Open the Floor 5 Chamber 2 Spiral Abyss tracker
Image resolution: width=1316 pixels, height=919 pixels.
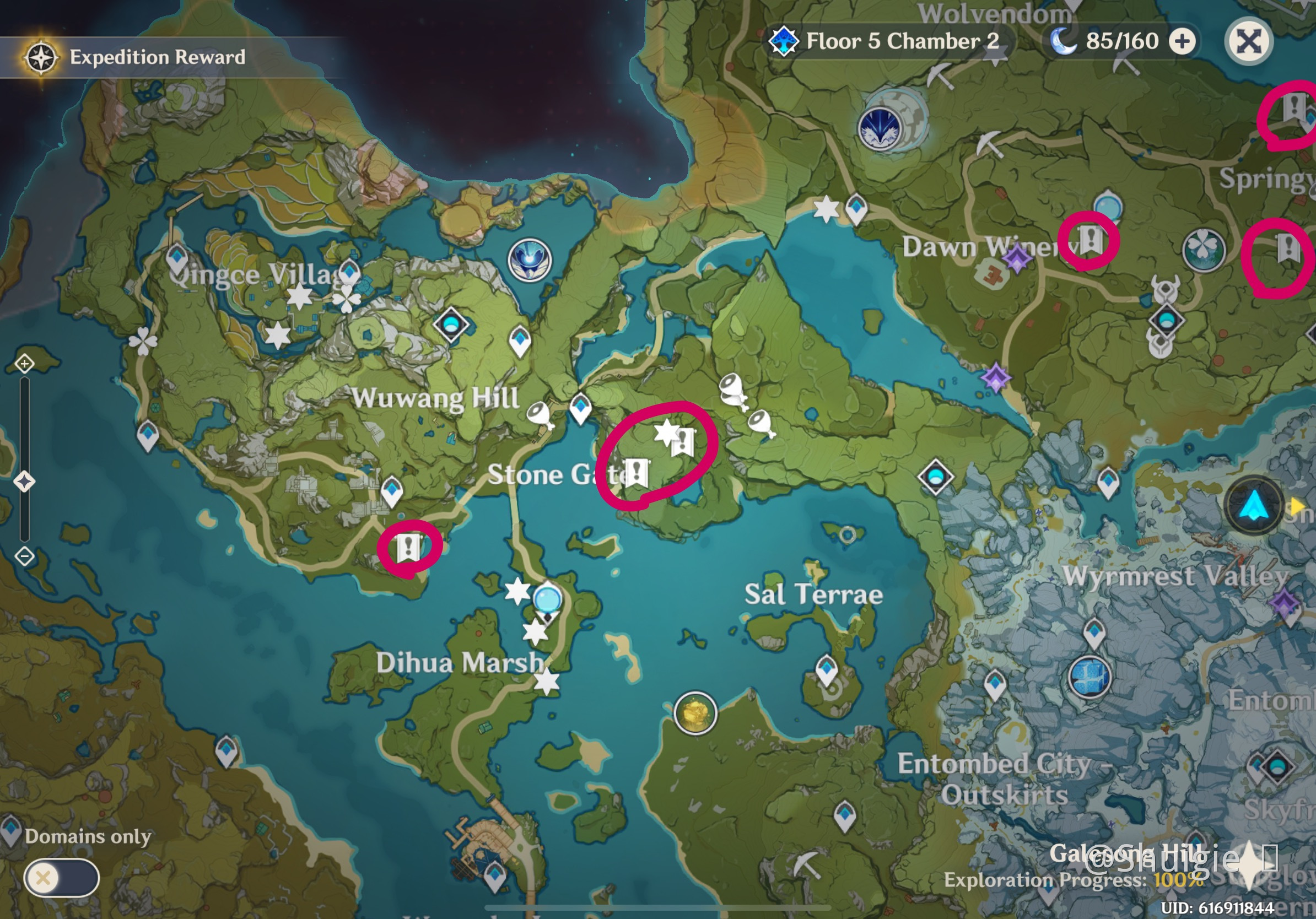(x=887, y=41)
